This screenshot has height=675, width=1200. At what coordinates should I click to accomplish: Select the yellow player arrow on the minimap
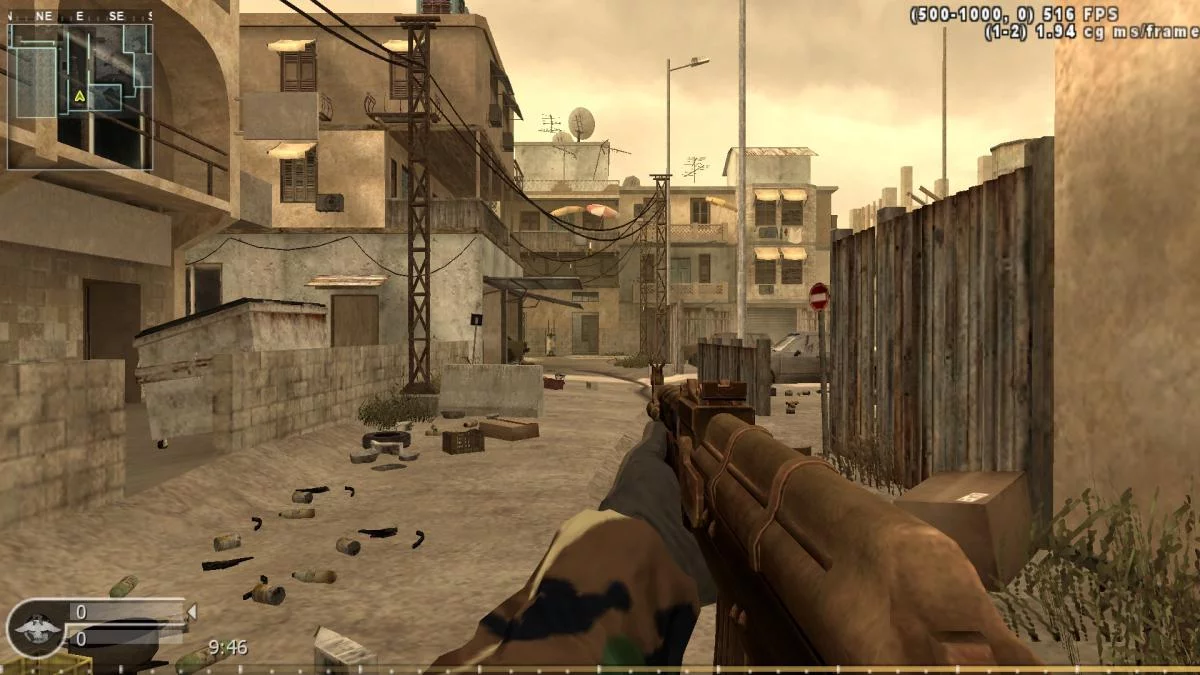(x=79, y=96)
